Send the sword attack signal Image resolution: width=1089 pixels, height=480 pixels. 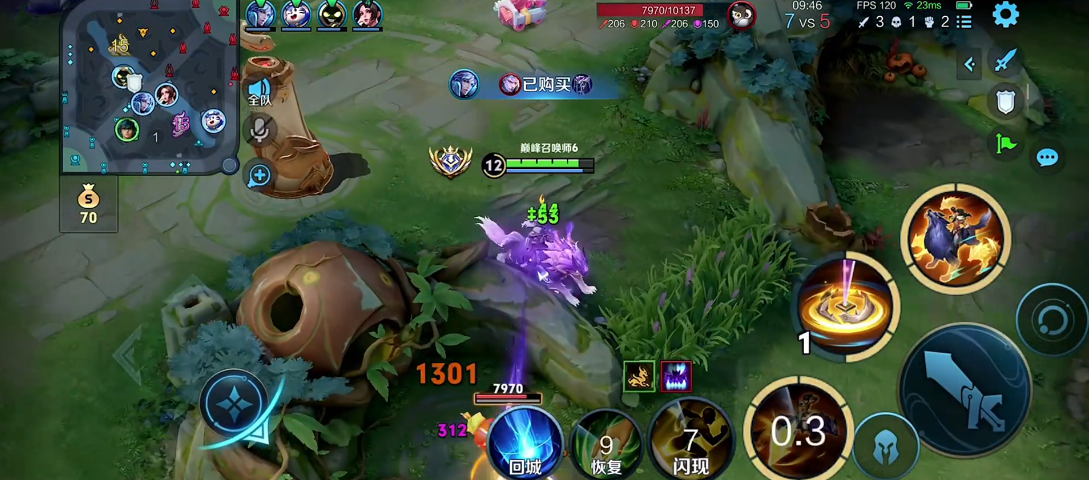[1005, 60]
